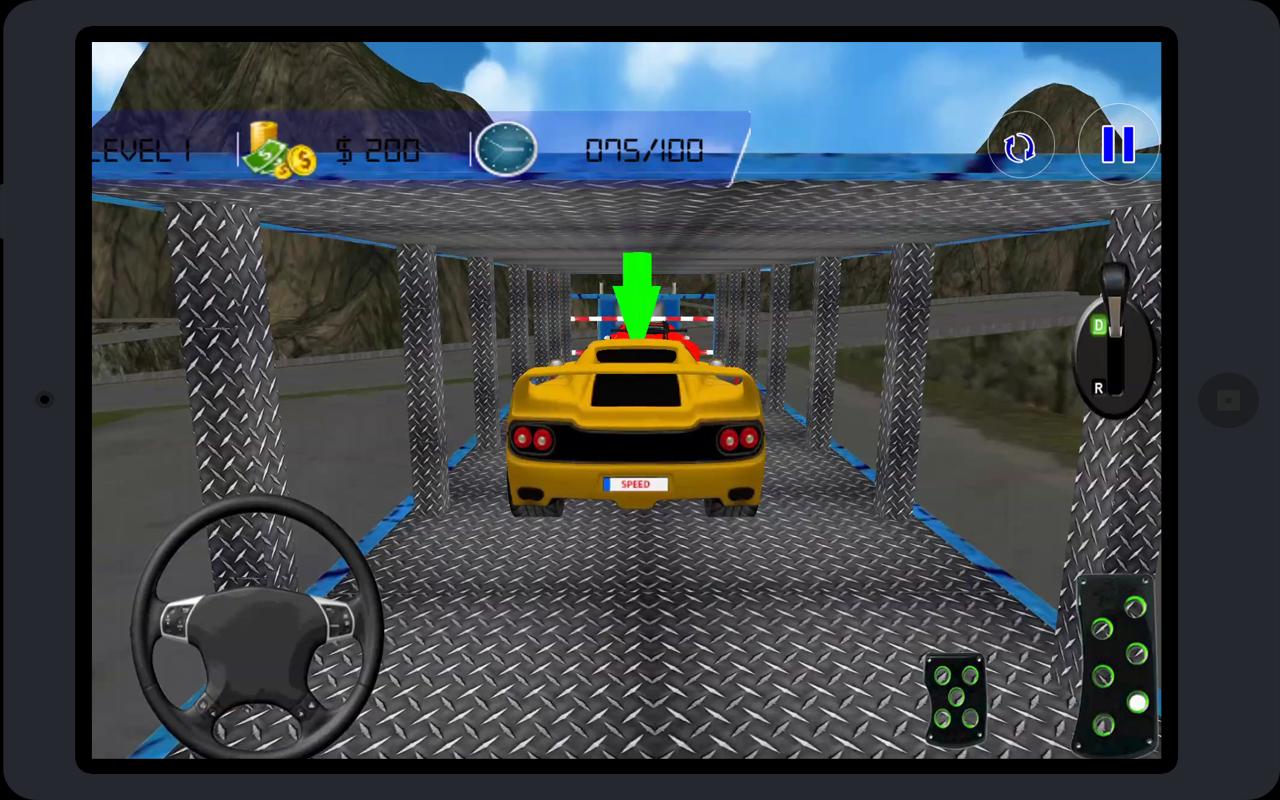Tap the restart level icon
The image size is (1280, 800).
click(x=1021, y=148)
